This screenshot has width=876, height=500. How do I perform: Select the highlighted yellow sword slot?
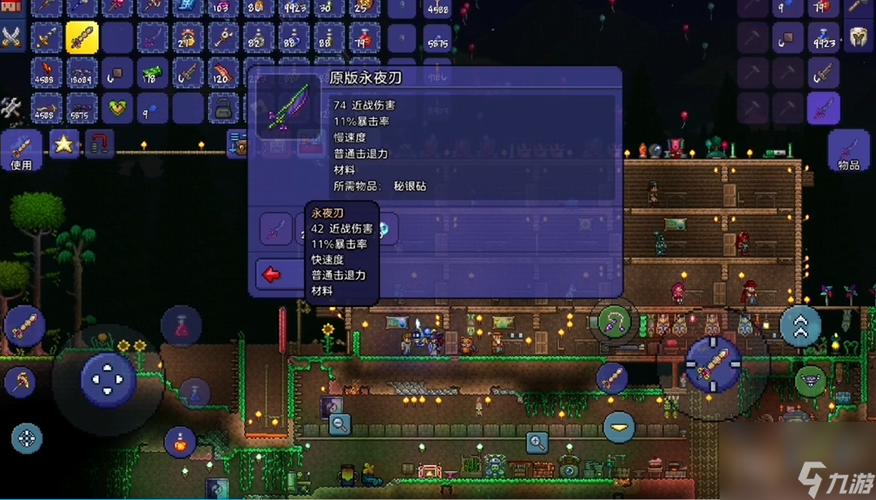click(81, 37)
